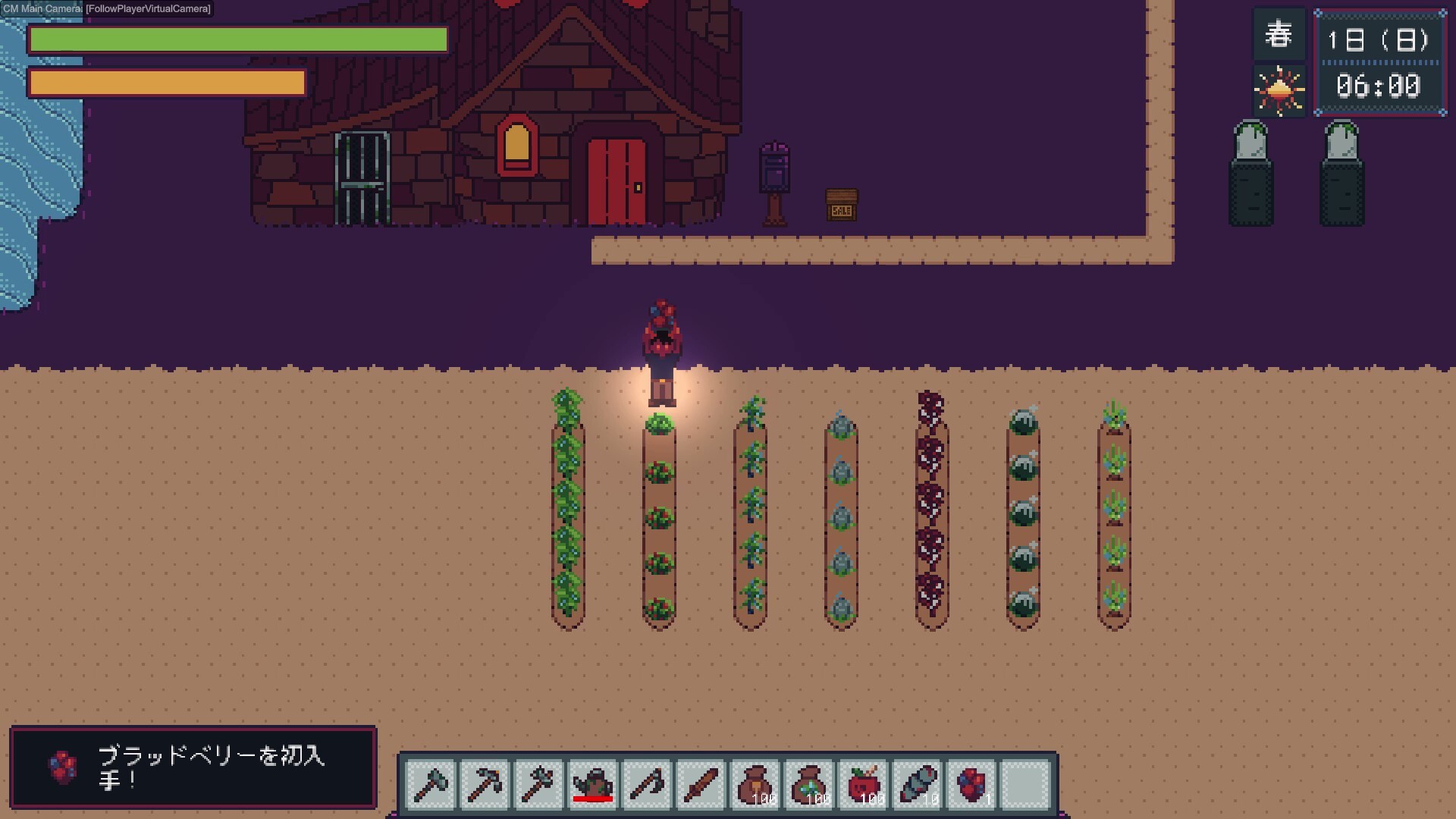Screen dimensions: 1456x819
Task: Select the watering can with depleted water
Action: point(594,783)
